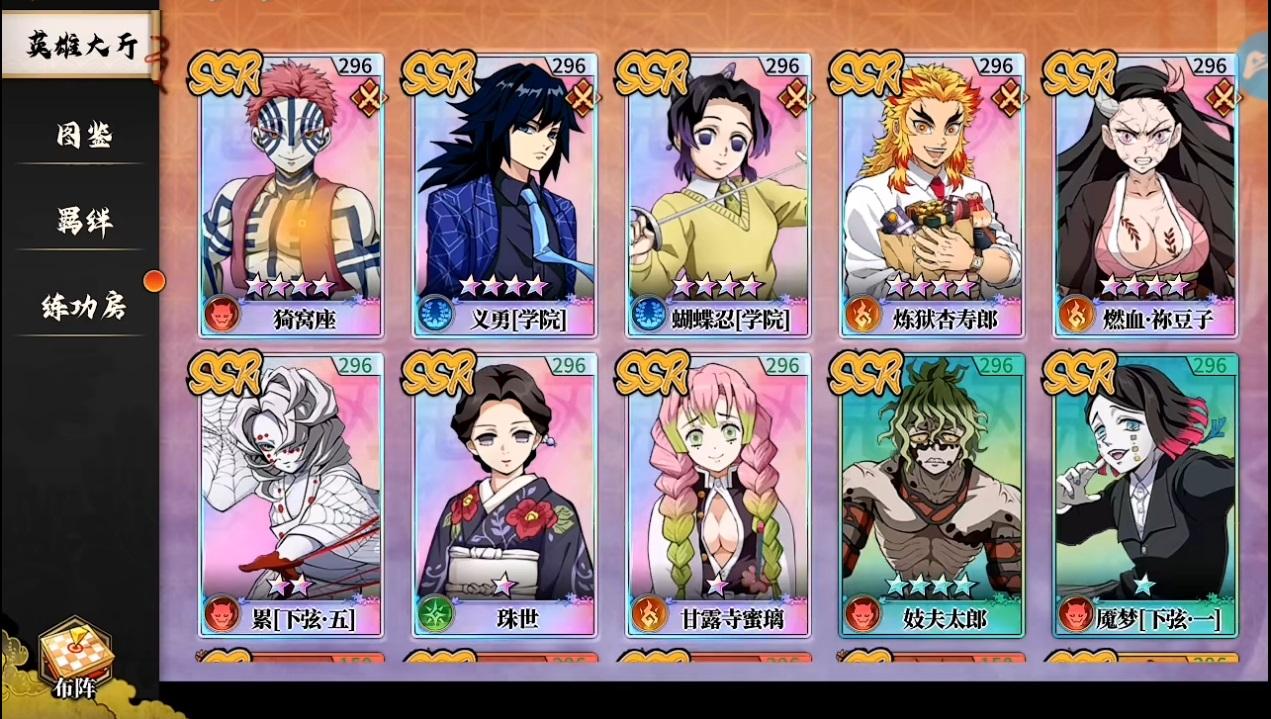Switch to the 英雄大厅 tab
This screenshot has width=1271, height=719.
[80, 45]
